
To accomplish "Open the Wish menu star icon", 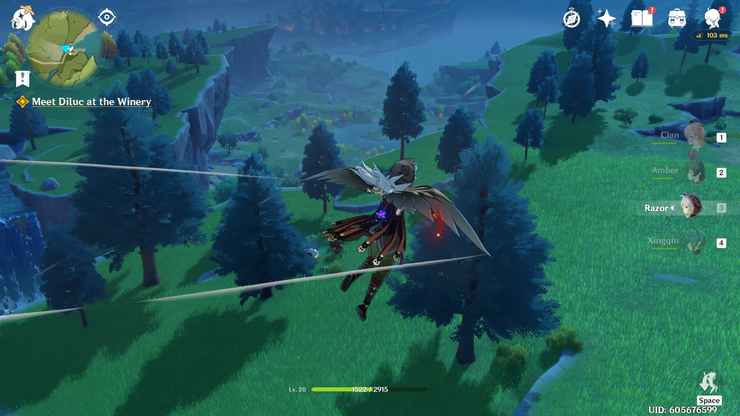I will [607, 18].
